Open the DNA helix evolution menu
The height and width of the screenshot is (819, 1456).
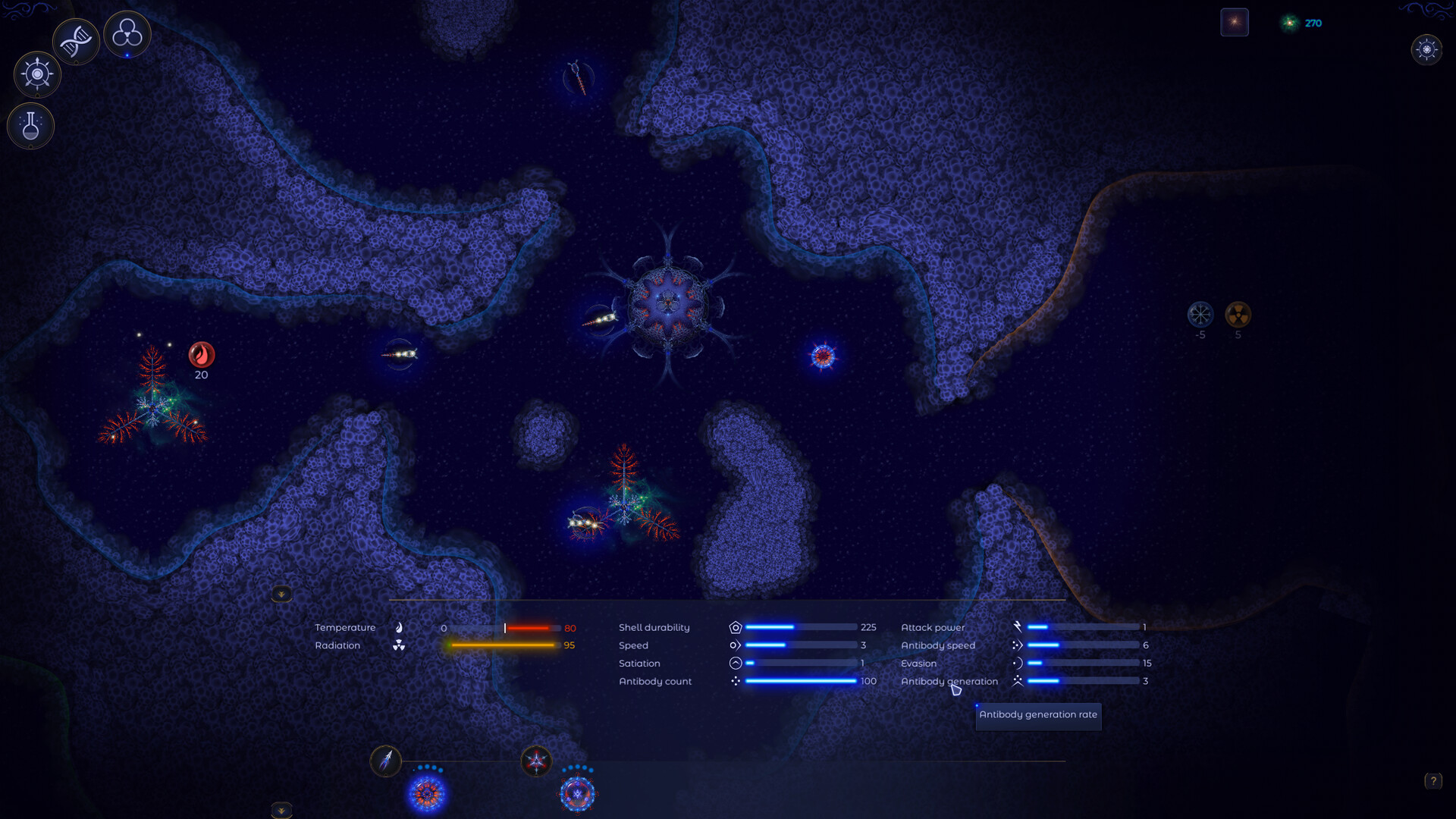76,39
